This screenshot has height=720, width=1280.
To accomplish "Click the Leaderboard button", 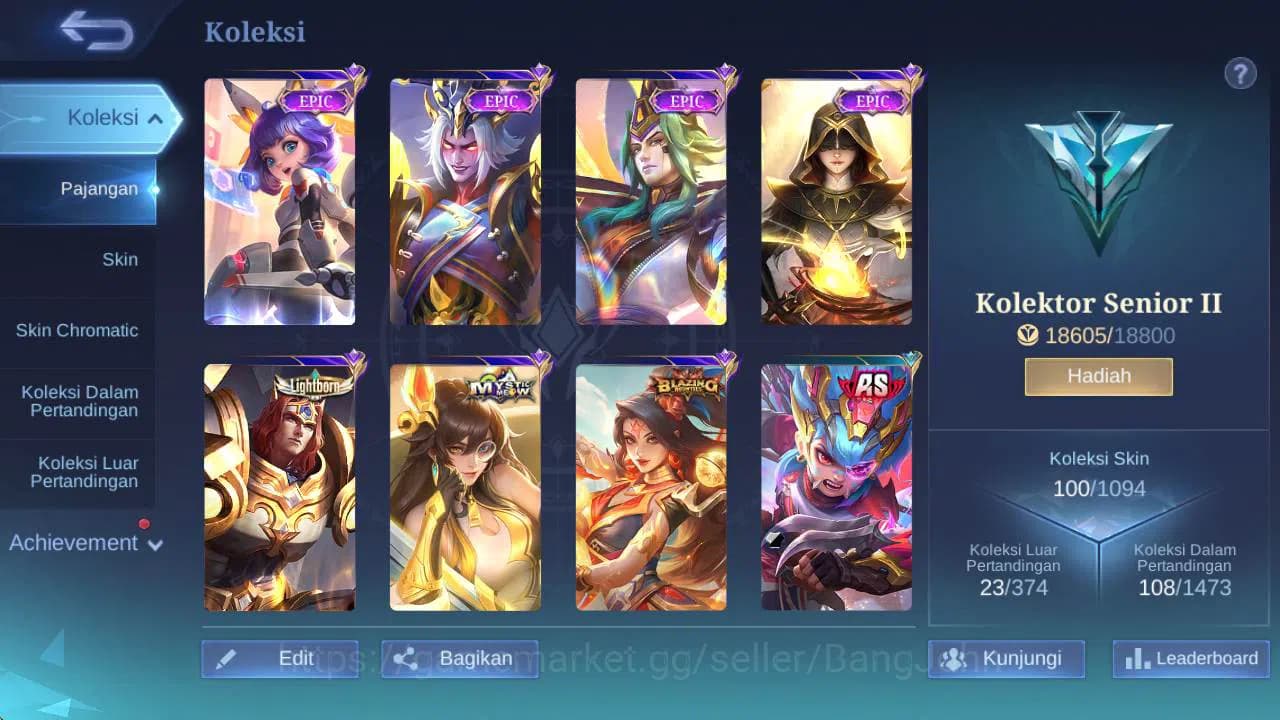I will click(1189, 659).
